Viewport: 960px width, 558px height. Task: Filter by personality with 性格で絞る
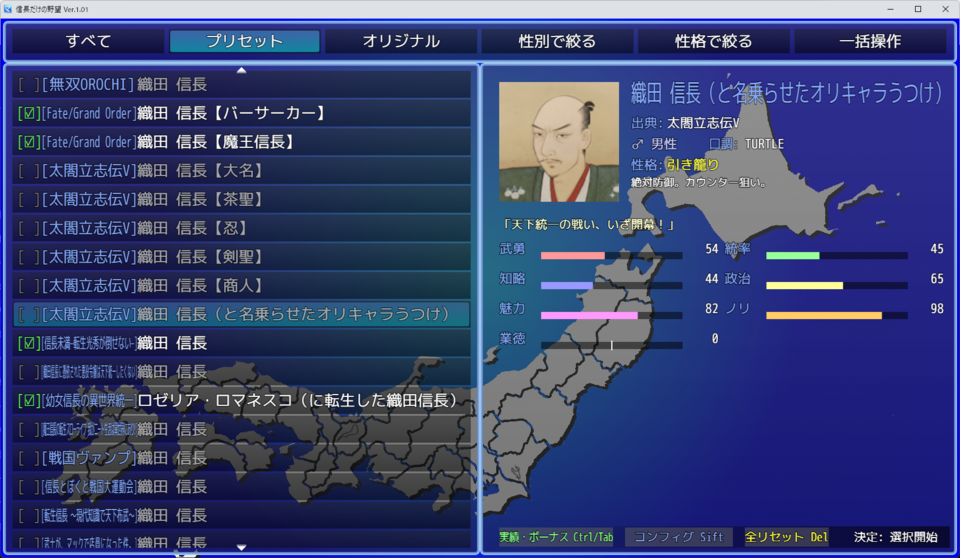[713, 41]
